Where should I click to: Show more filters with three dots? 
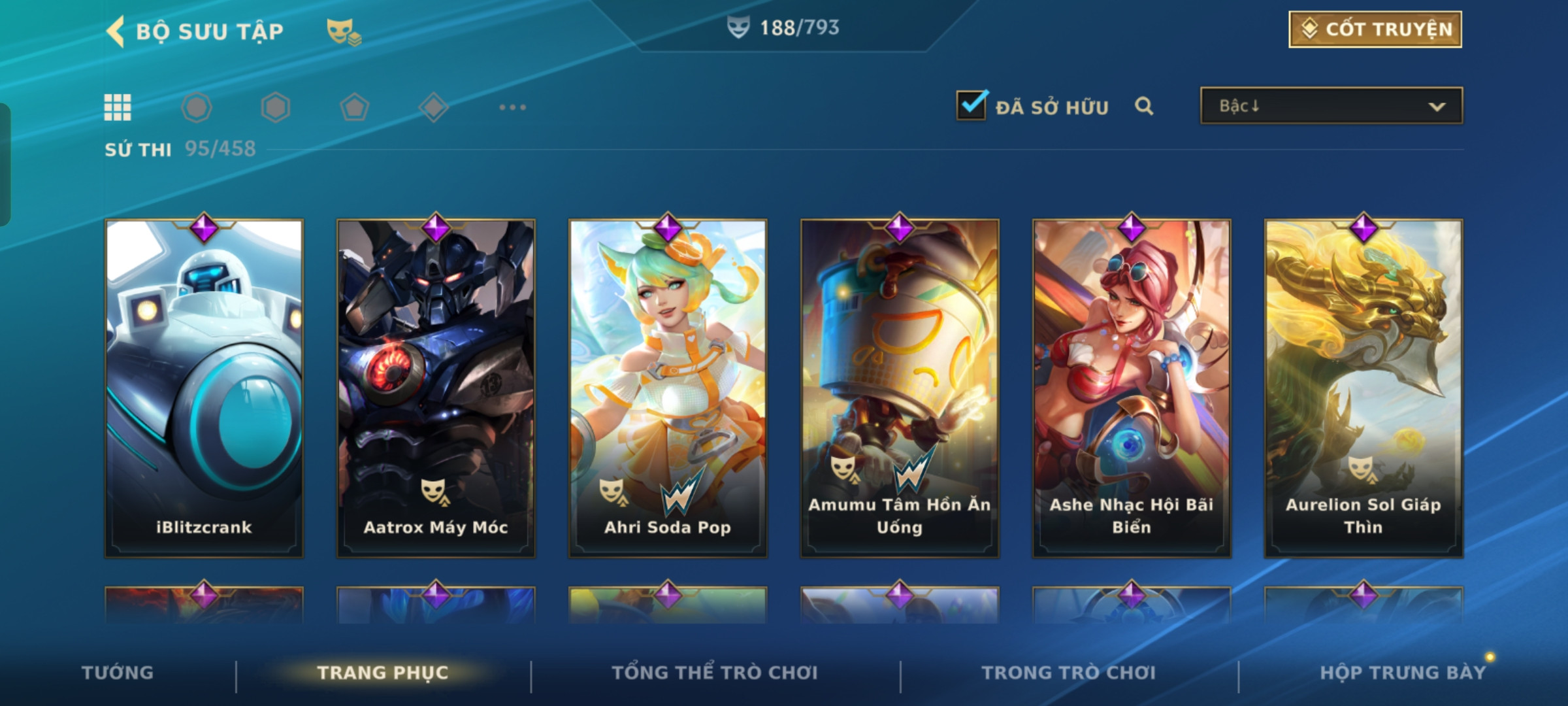coord(512,107)
